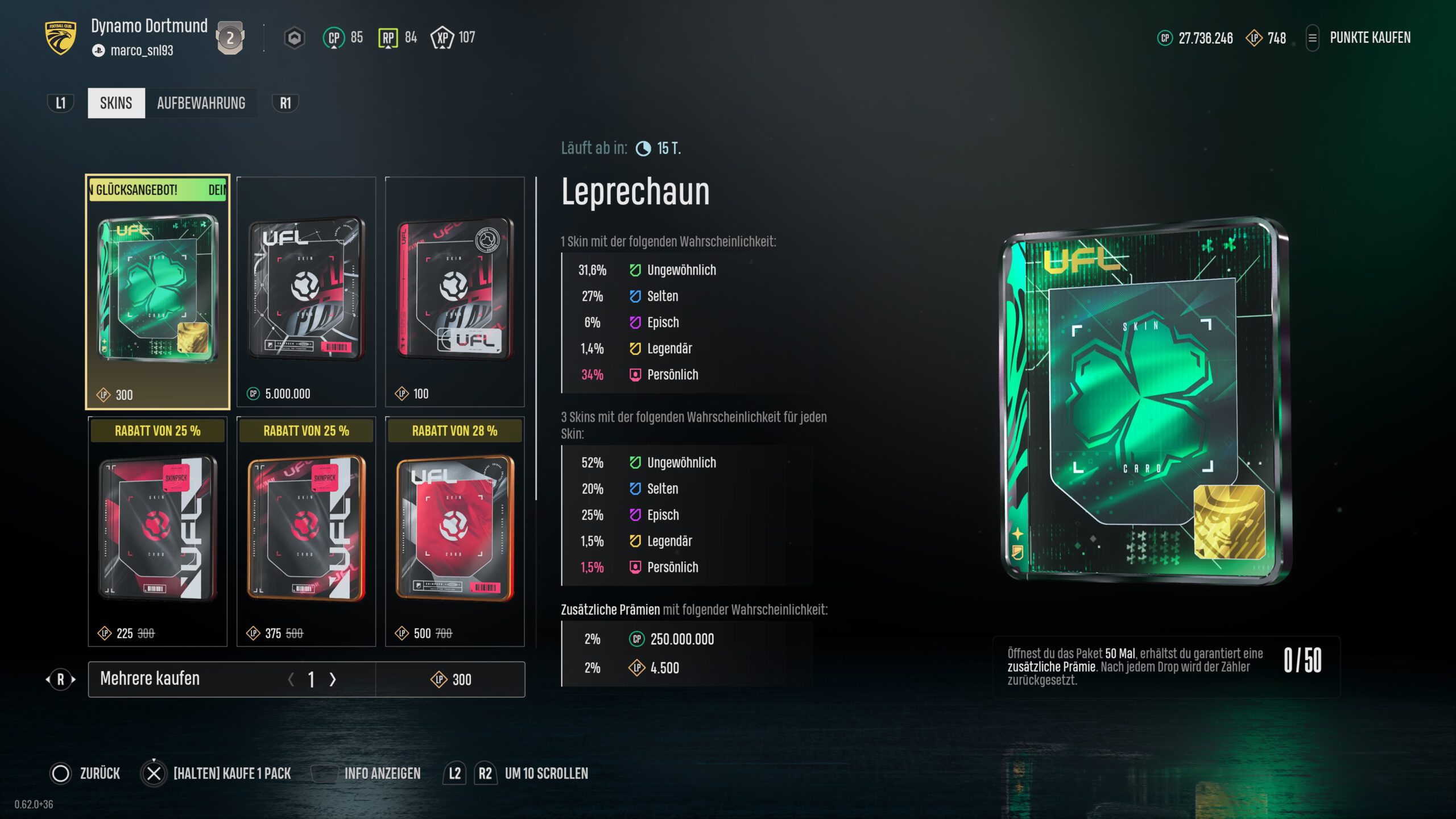Screen dimensions: 1456x819
Task: Pick the discounted pack priced 225 LP
Action: [x=158, y=531]
